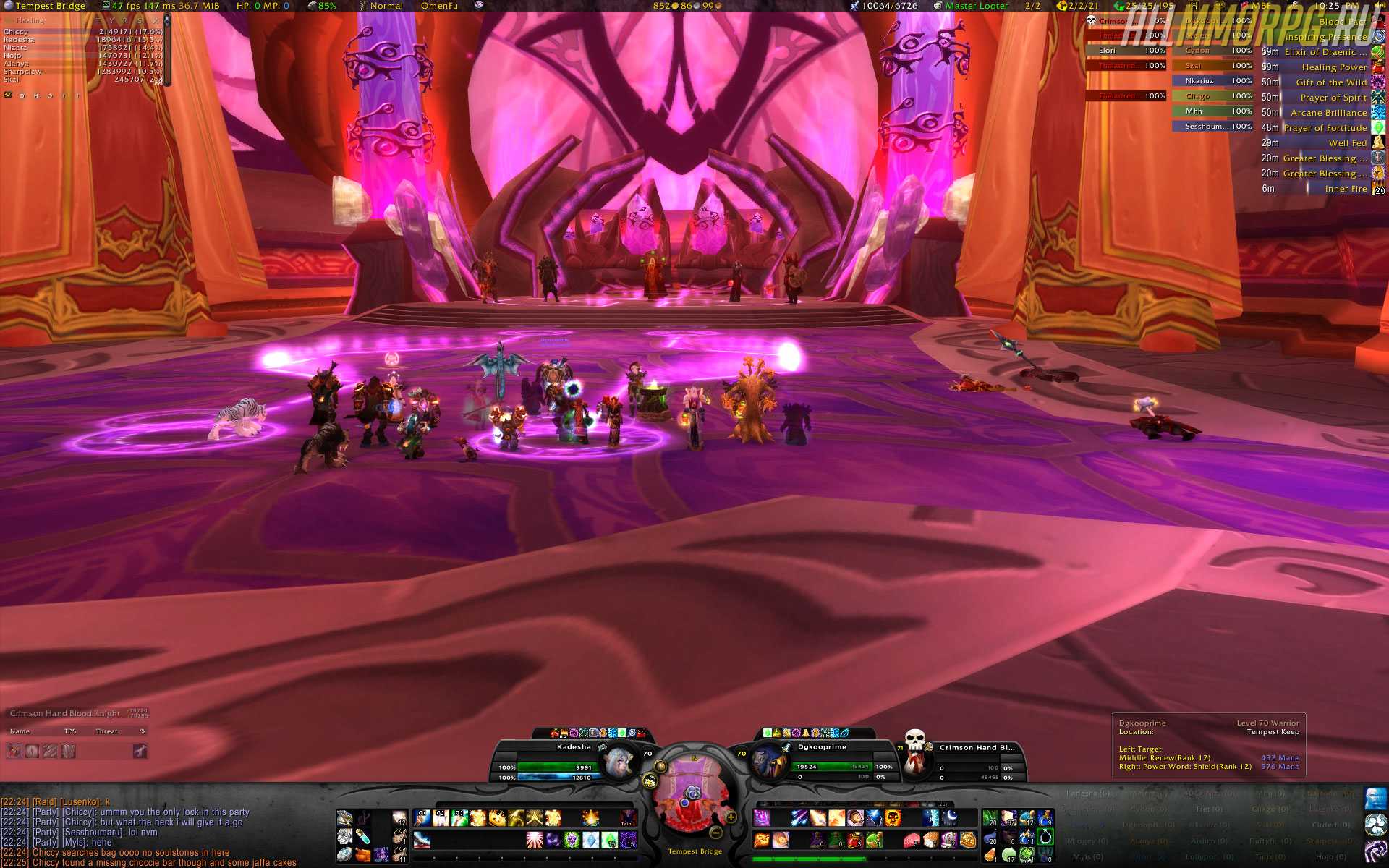Zoom out on the minimap

click(716, 832)
